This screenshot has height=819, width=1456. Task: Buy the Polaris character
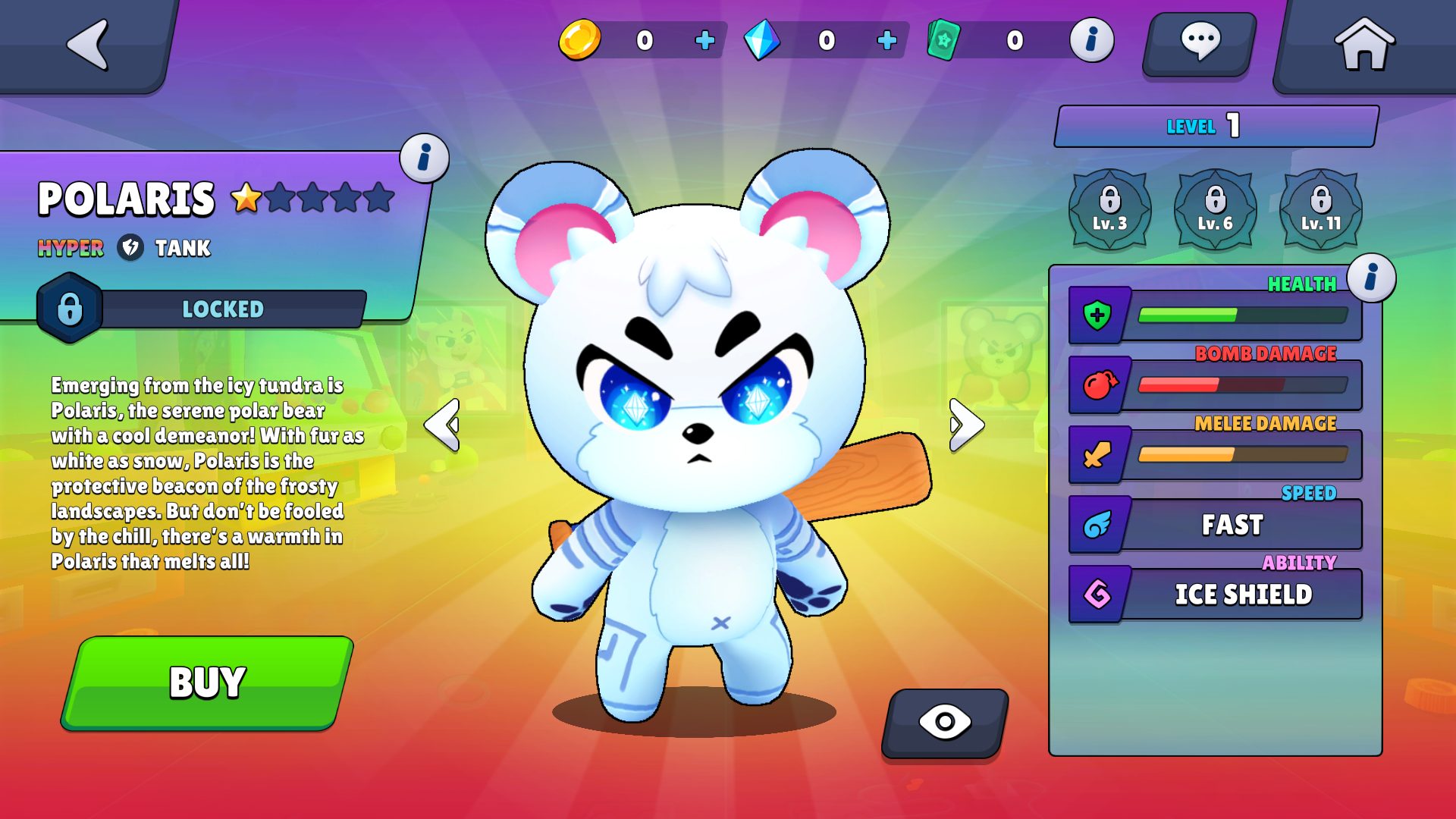coord(207,682)
